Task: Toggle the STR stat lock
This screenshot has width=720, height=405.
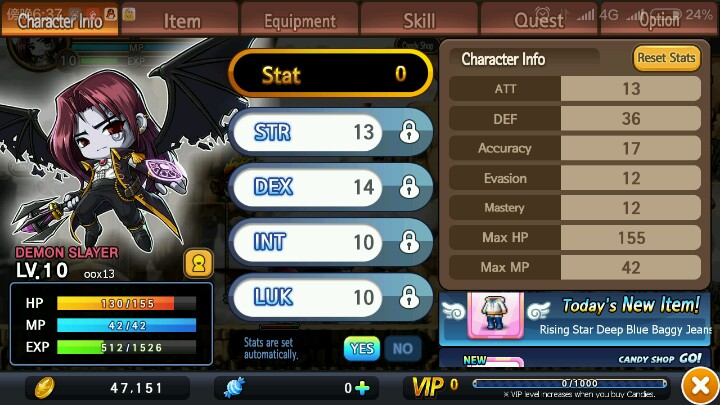Action: pyautogui.click(x=408, y=132)
